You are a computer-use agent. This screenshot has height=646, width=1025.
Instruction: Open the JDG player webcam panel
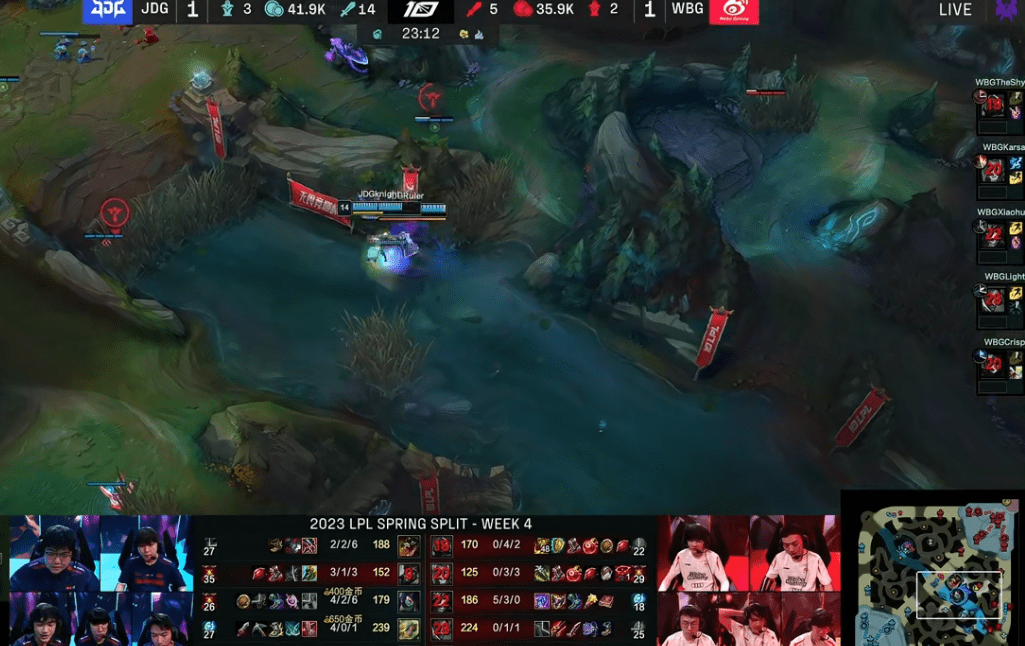click(x=100, y=580)
